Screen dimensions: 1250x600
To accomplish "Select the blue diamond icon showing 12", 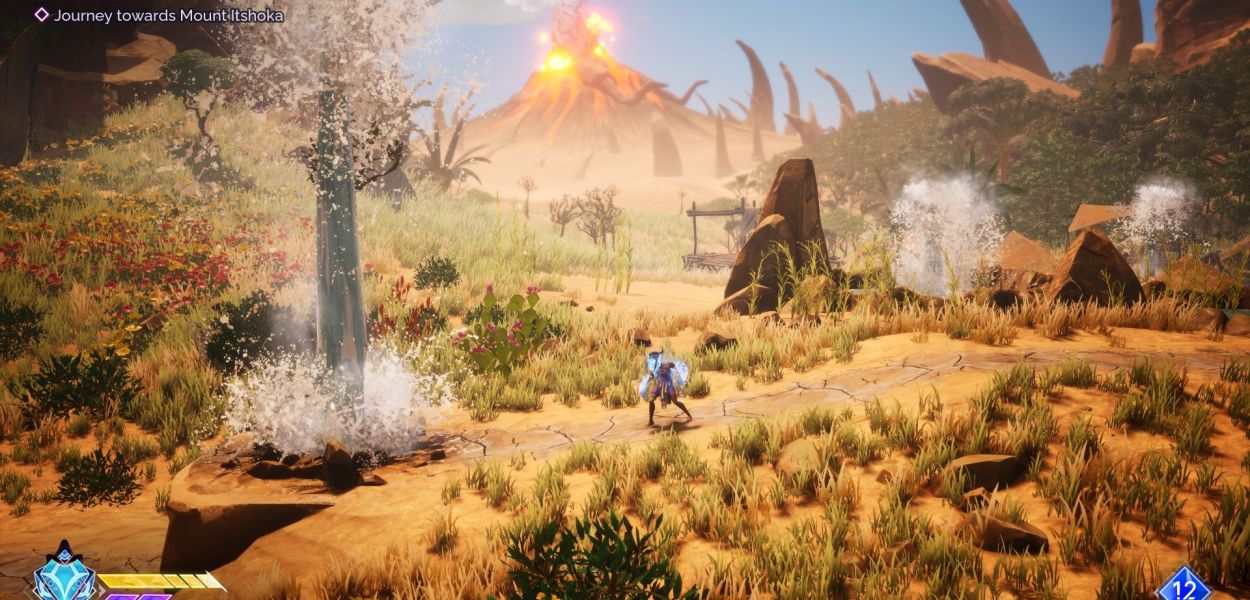I will coord(1183,585).
